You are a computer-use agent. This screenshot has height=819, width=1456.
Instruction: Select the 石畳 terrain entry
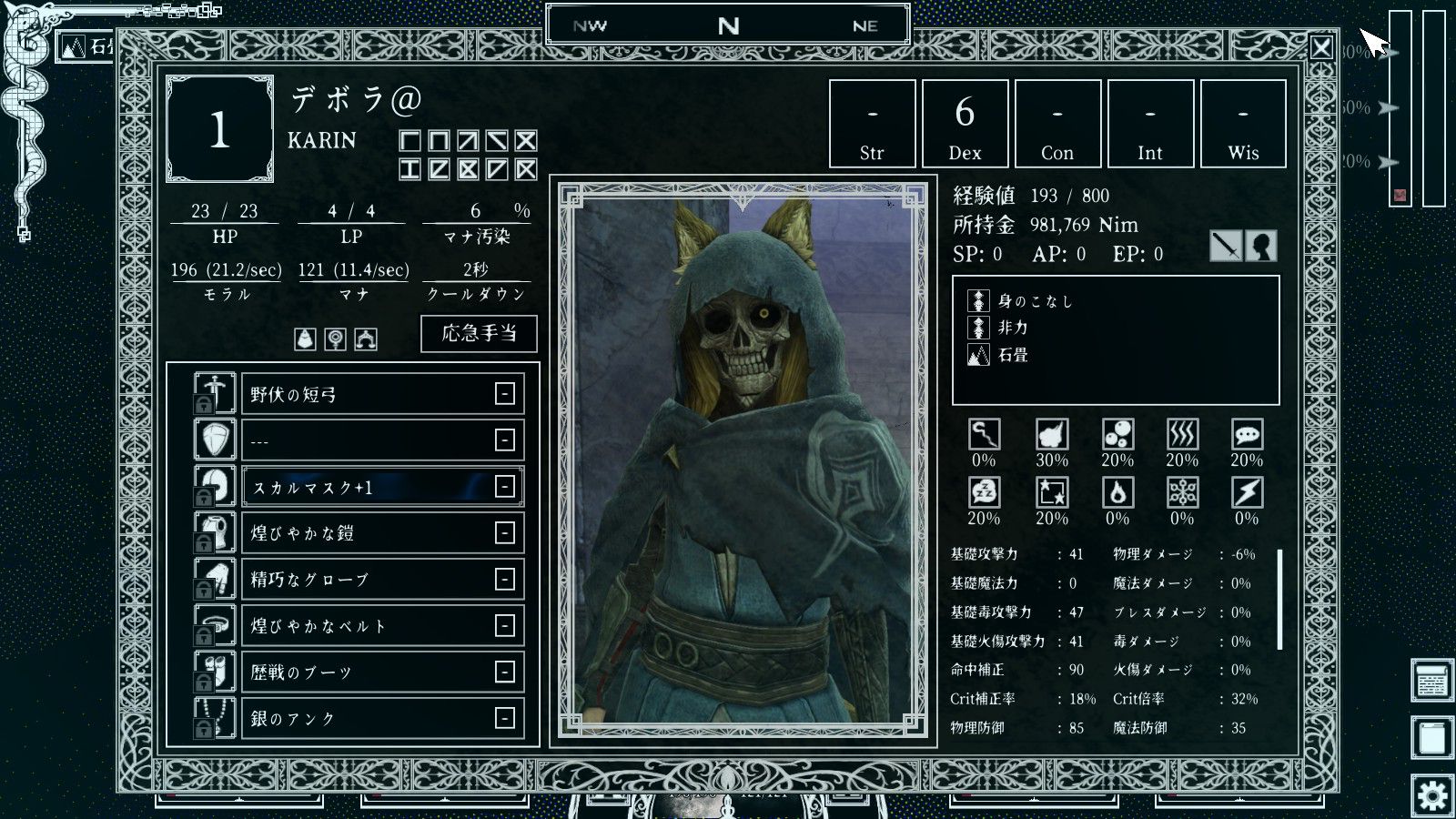pyautogui.click(x=1012, y=356)
